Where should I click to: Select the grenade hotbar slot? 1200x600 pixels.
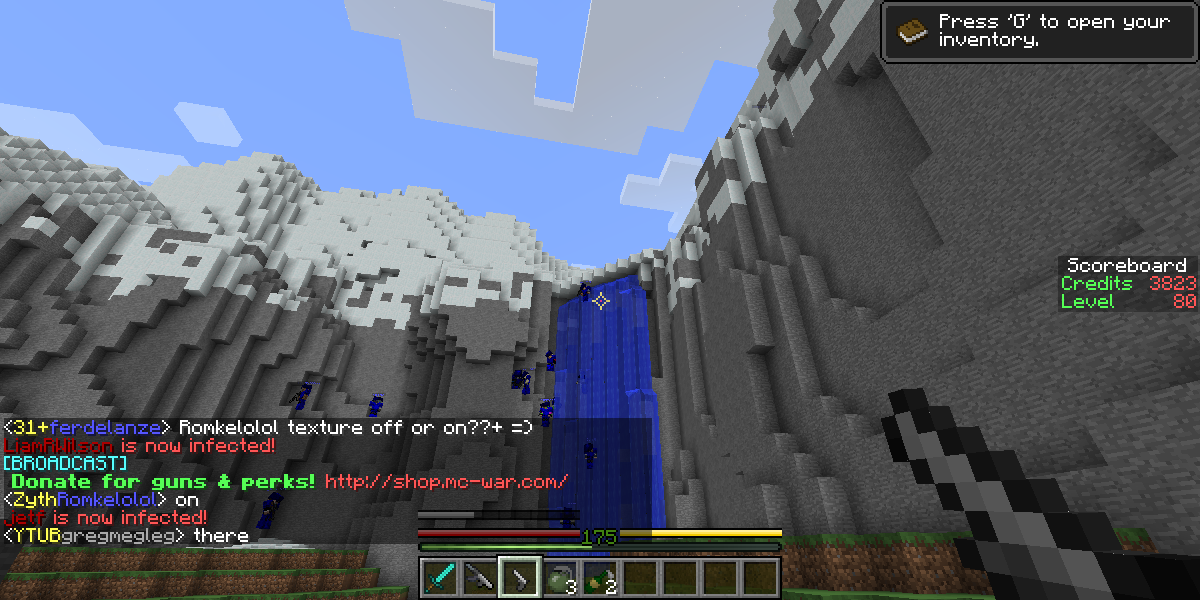click(560, 577)
